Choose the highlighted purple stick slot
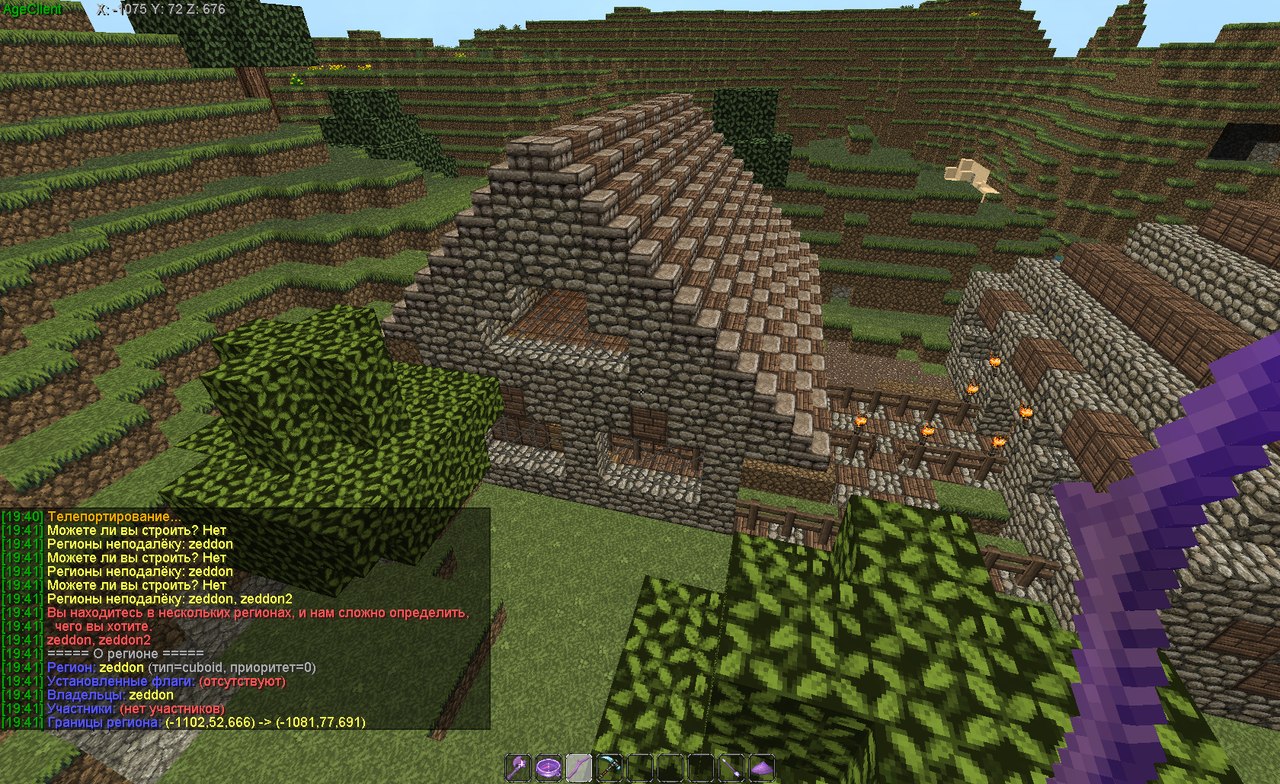The height and width of the screenshot is (784, 1280). point(578,768)
